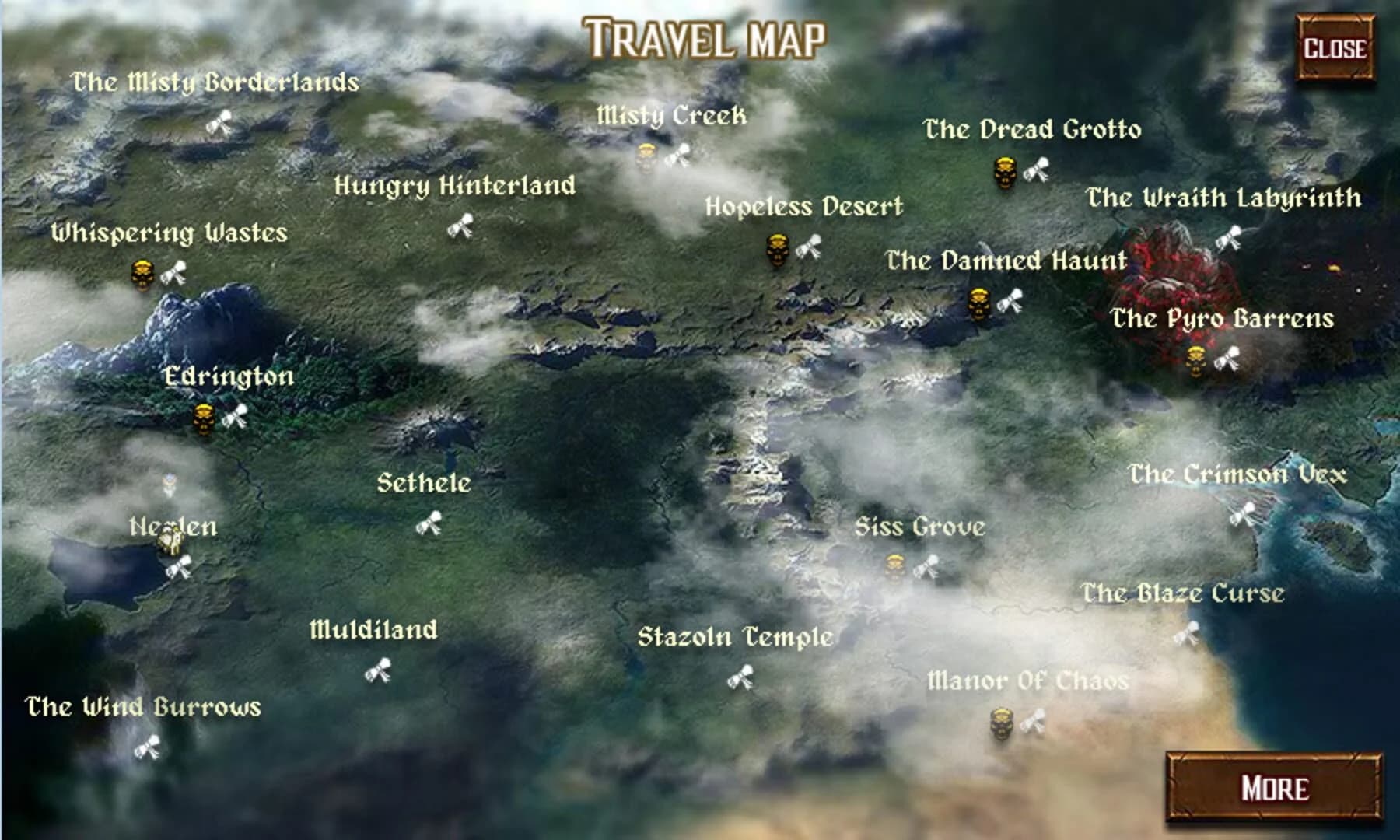This screenshot has height=840, width=1400.
Task: Click the skull marker near The Dread Grotto
Action: [1006, 172]
